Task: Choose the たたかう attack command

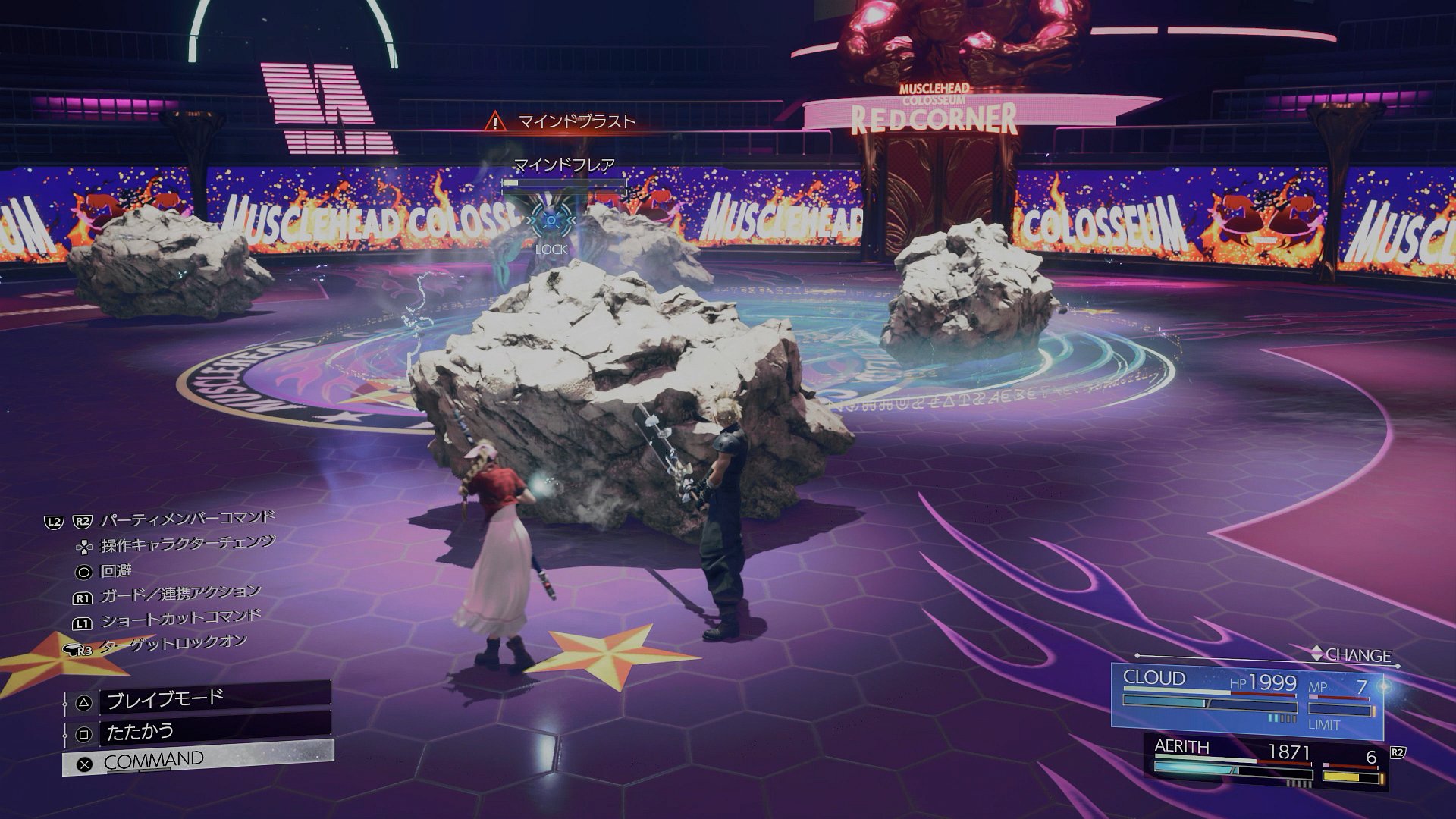Action: [x=197, y=732]
